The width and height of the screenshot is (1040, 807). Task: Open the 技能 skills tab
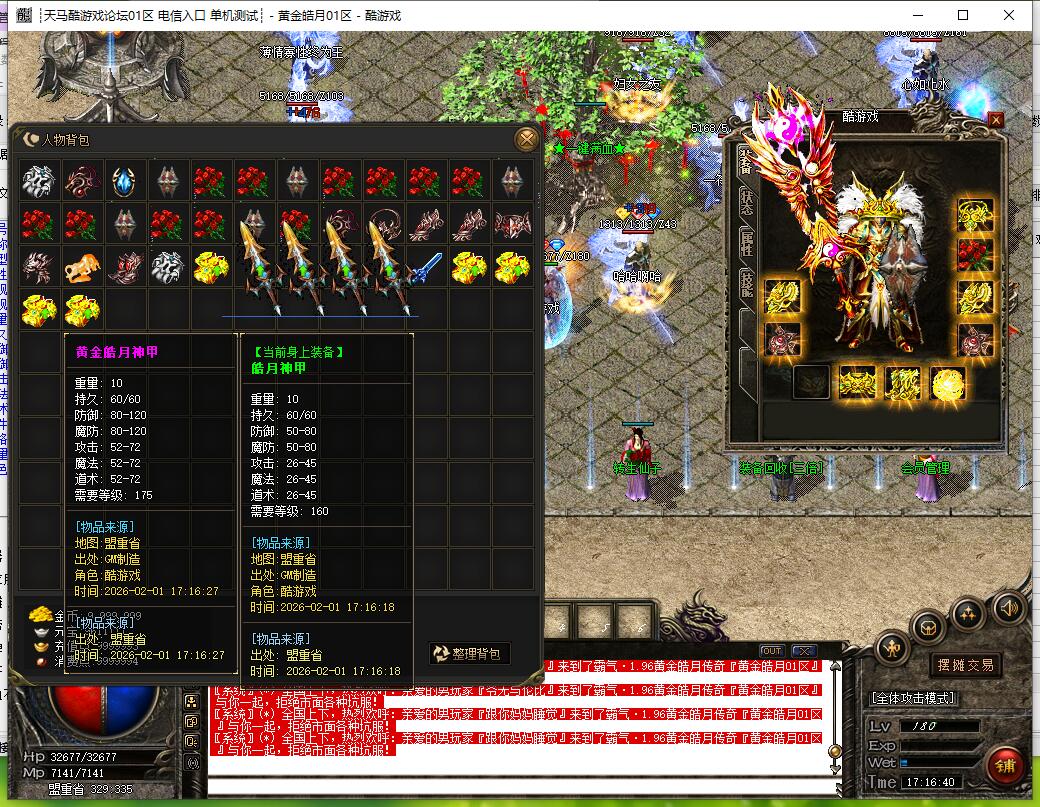click(x=747, y=283)
